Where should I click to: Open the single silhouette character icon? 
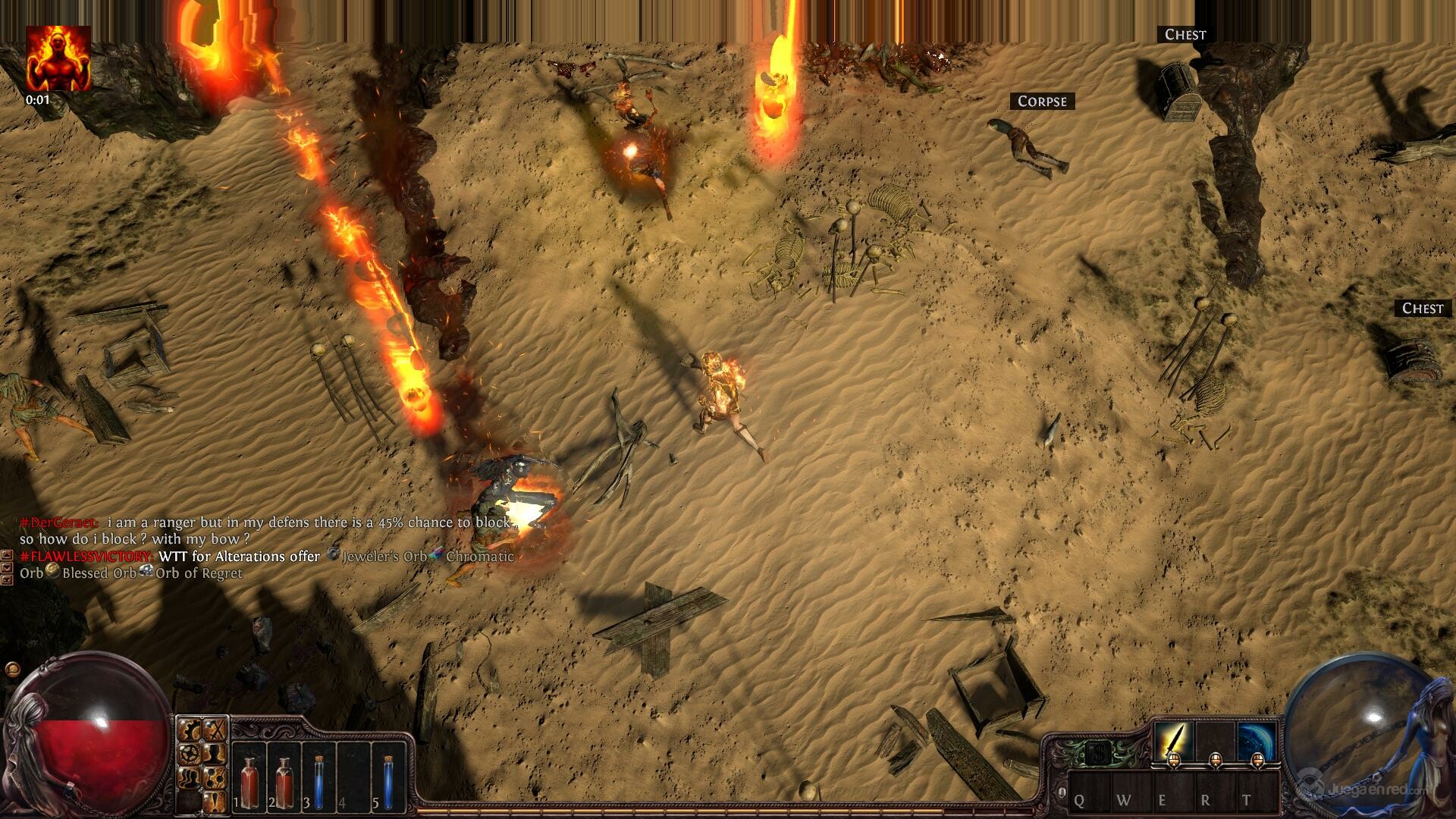(216, 754)
